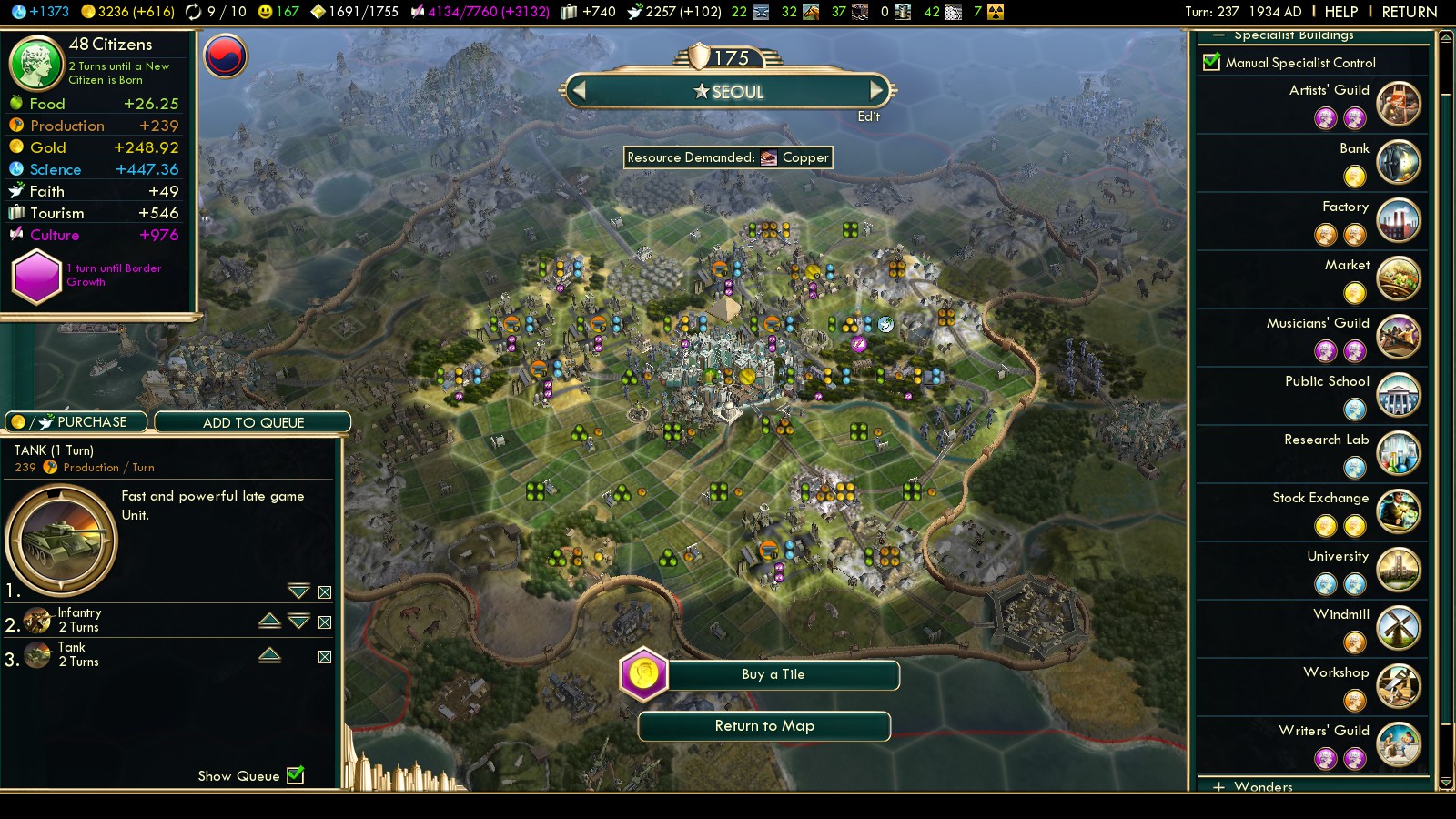Open the Purchase panel
The width and height of the screenshot is (1456, 819).
(x=77, y=422)
